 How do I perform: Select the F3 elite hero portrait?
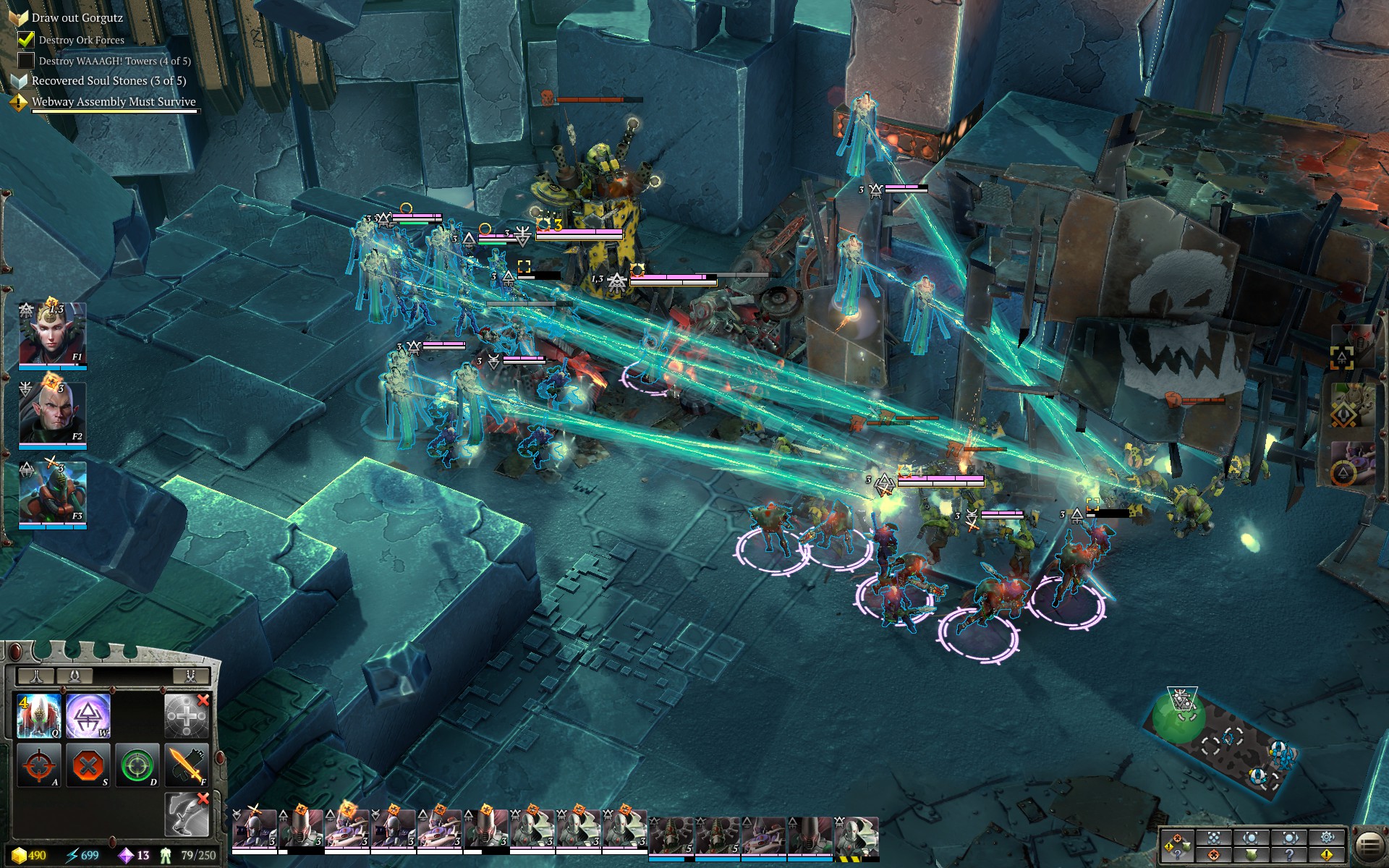coord(52,494)
